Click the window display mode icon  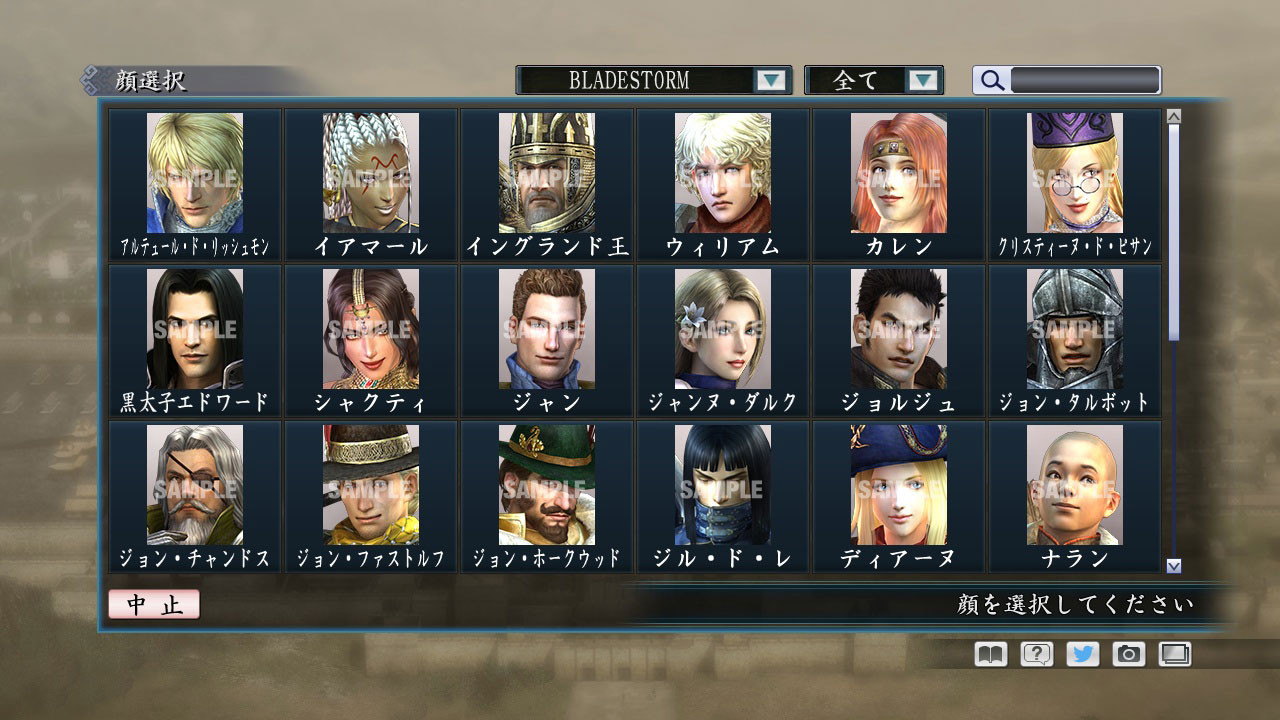click(1176, 654)
